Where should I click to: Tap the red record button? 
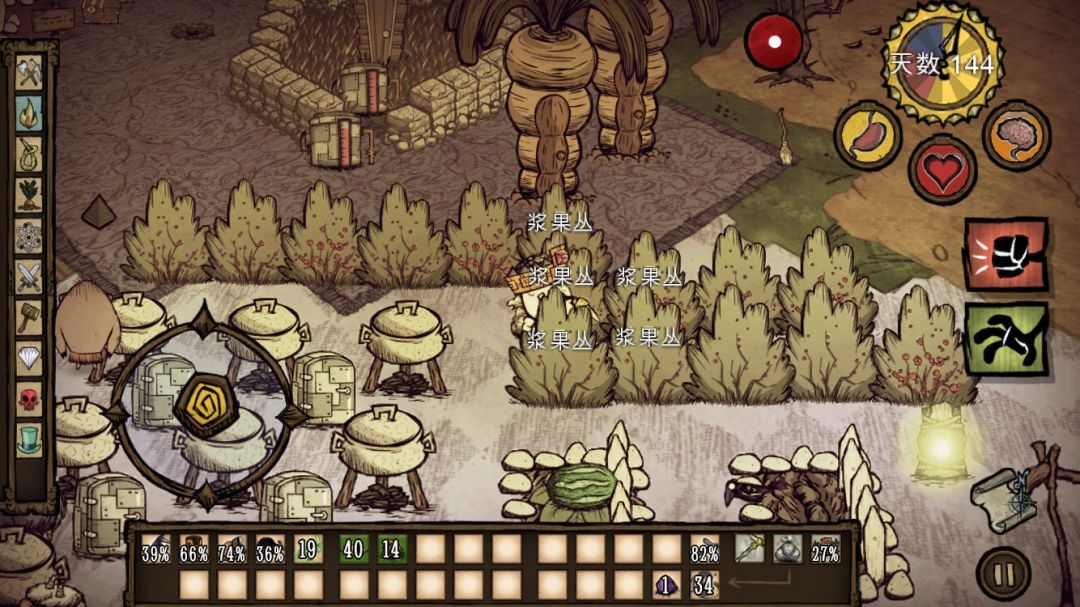coord(774,41)
